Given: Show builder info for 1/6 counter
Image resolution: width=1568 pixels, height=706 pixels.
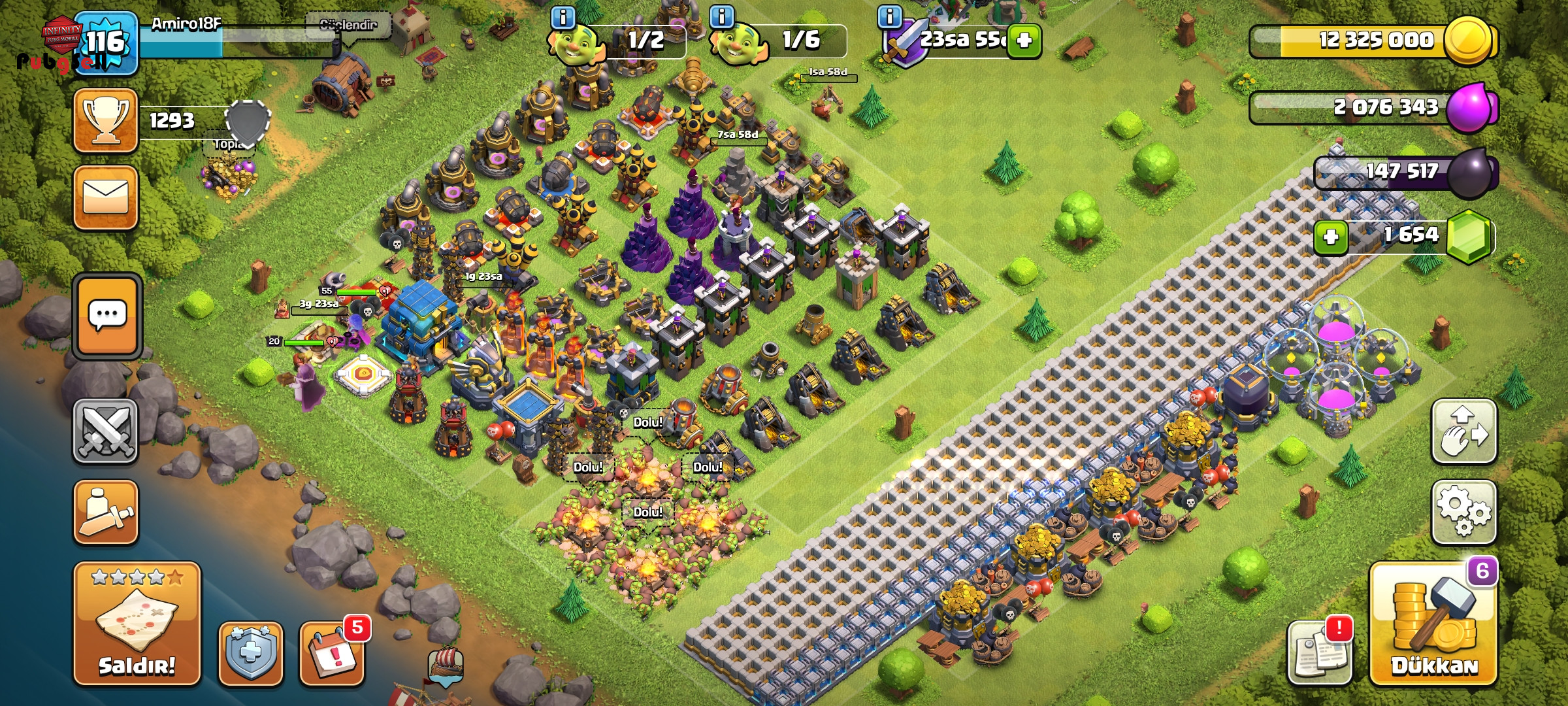Looking at the screenshot, I should point(721,16).
